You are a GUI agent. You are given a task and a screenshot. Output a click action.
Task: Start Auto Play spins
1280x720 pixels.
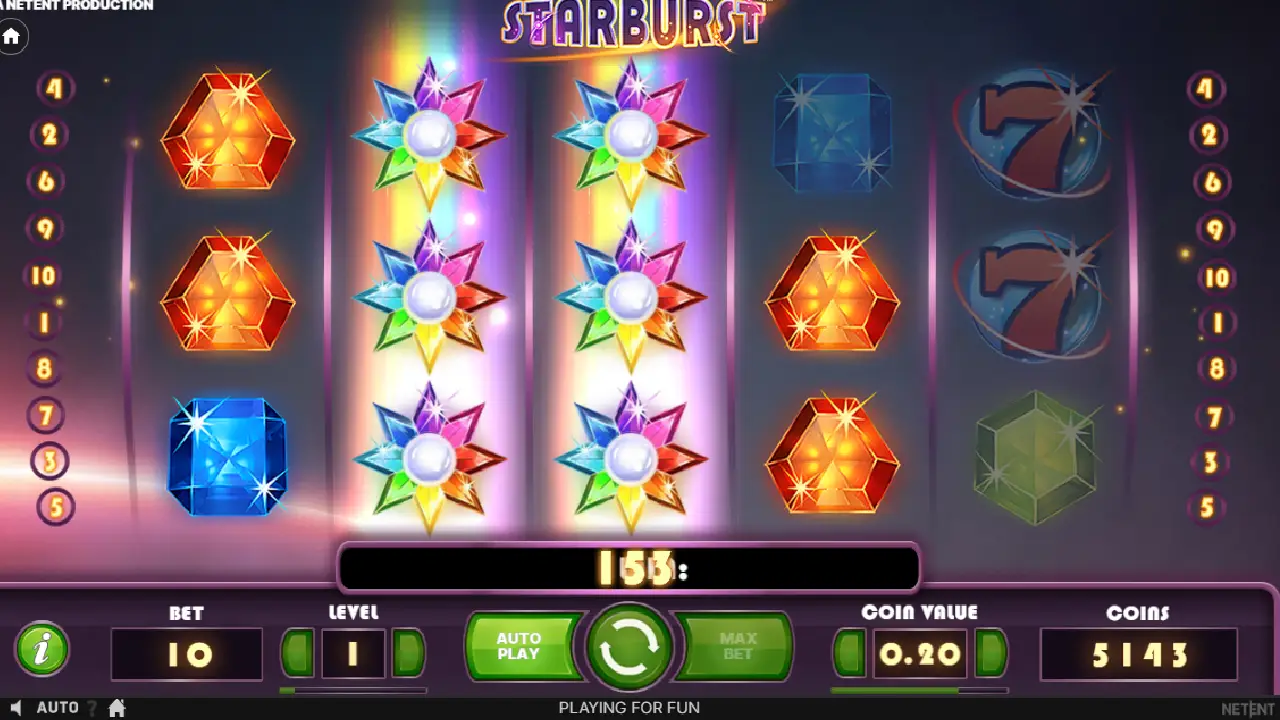pyautogui.click(x=519, y=647)
